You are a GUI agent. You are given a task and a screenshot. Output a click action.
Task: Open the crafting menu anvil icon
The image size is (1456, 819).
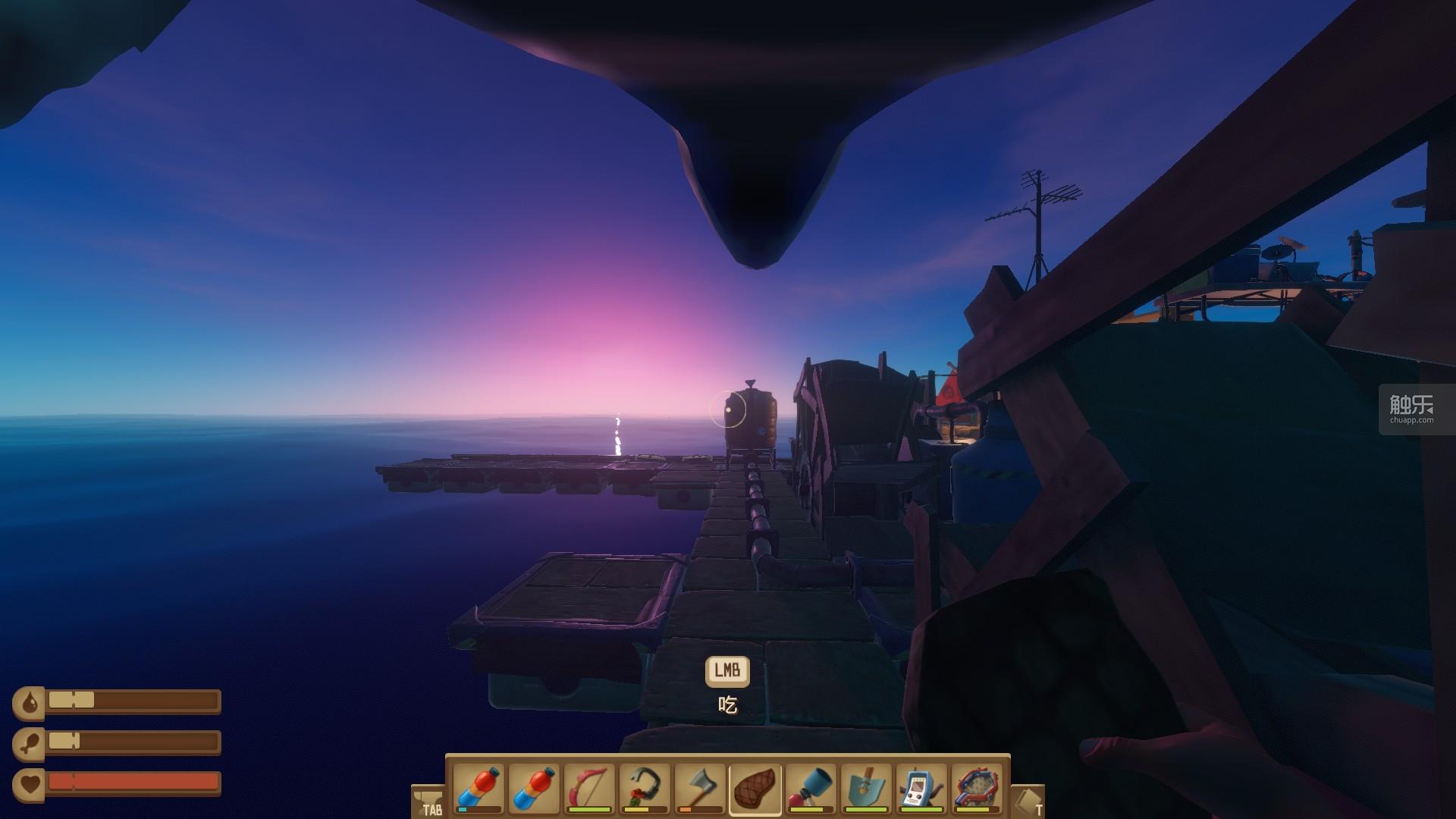(428, 802)
